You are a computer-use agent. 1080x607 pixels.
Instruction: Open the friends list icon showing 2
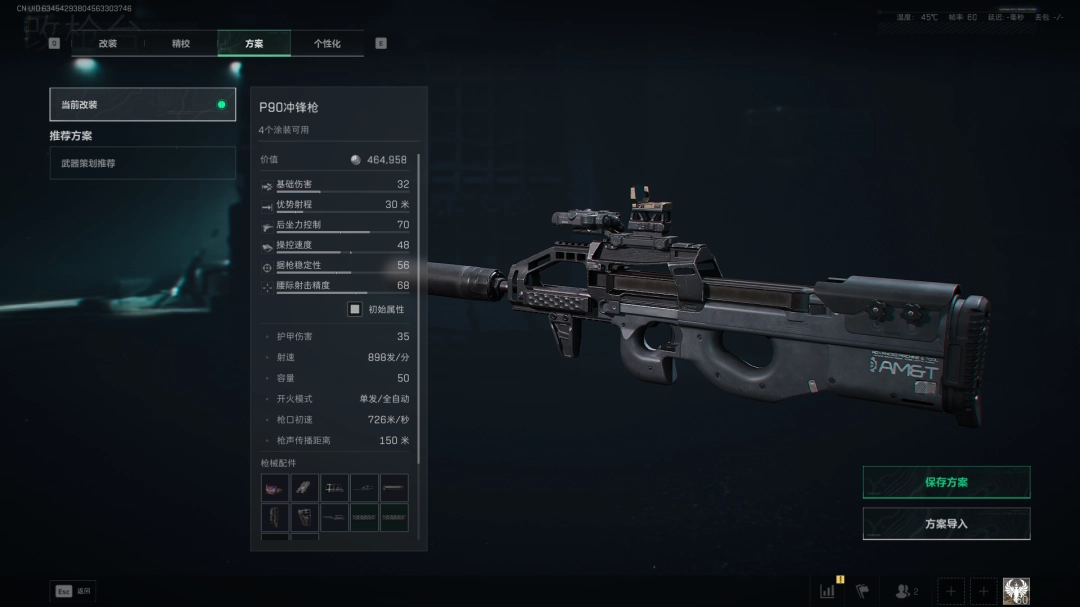click(x=906, y=591)
